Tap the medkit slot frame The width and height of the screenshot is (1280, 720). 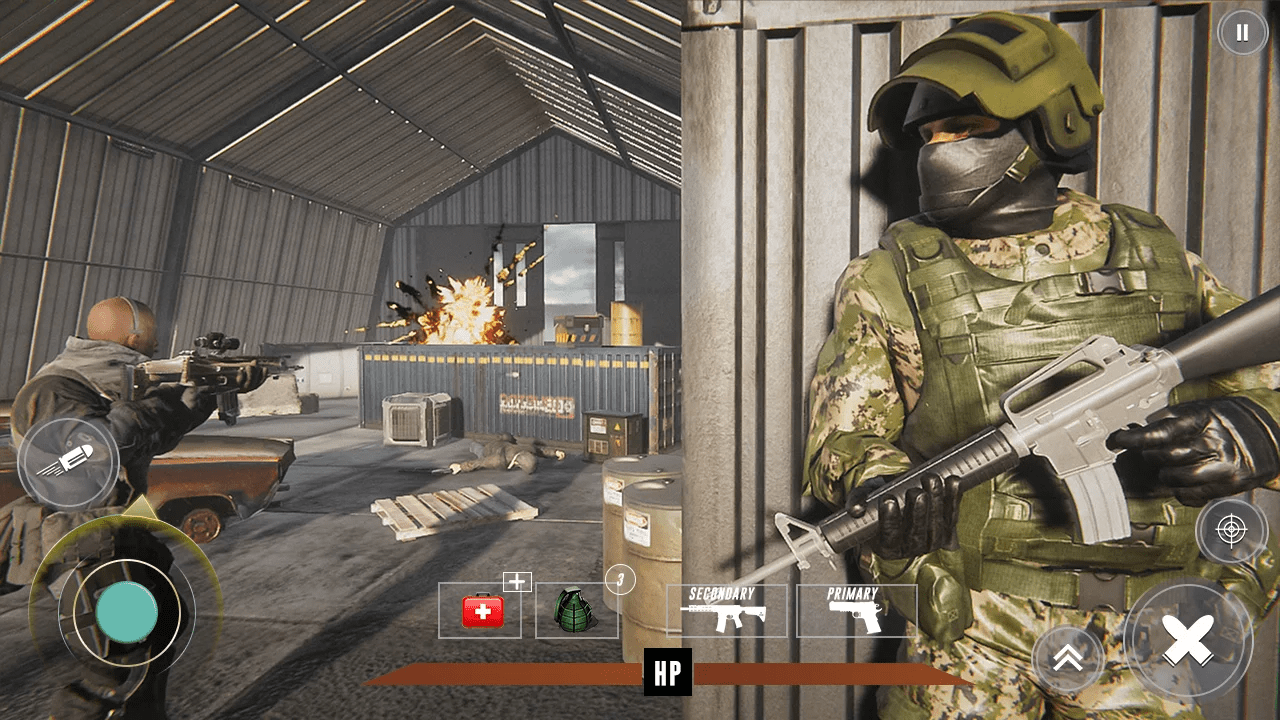(x=480, y=610)
